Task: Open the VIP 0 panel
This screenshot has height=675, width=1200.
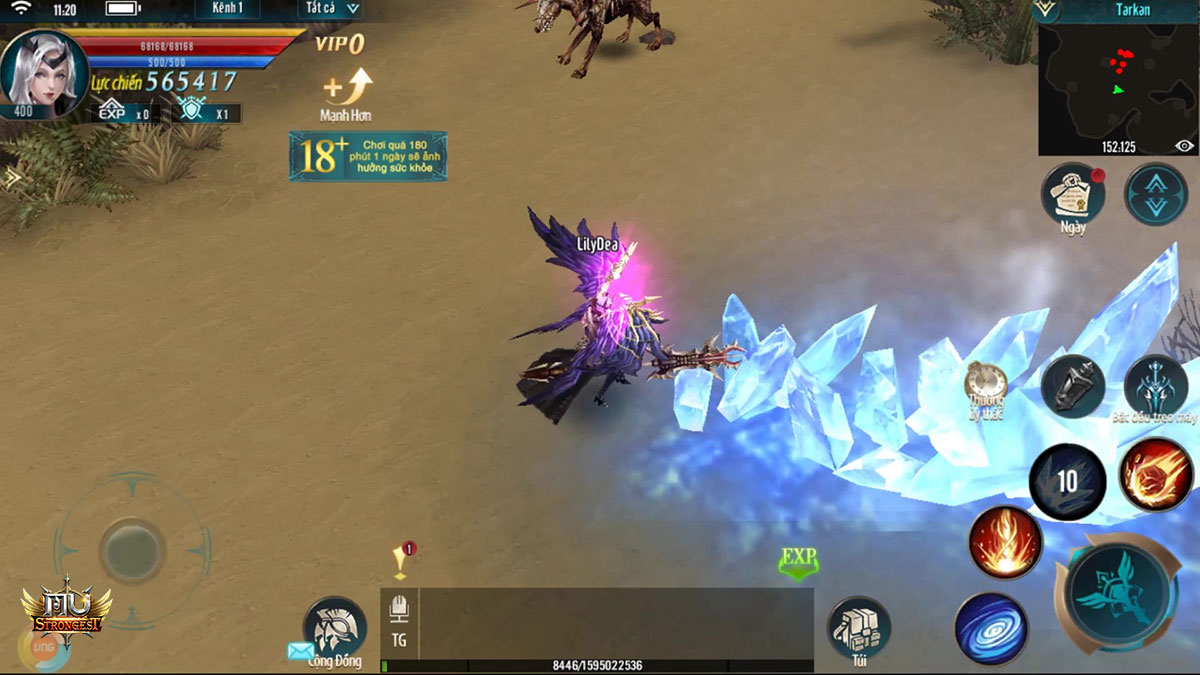Action: point(339,43)
